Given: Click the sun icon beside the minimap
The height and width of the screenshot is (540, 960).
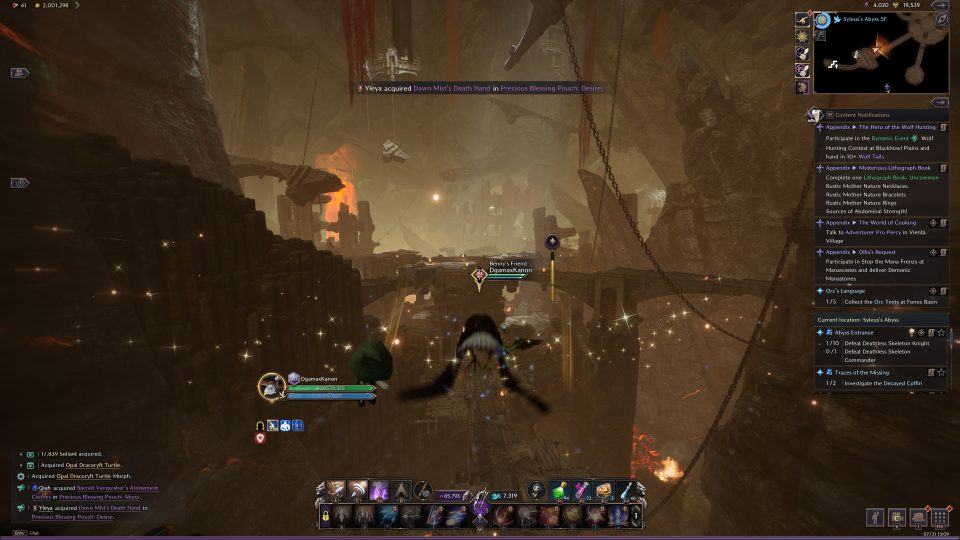Looking at the screenshot, I should 802,35.
